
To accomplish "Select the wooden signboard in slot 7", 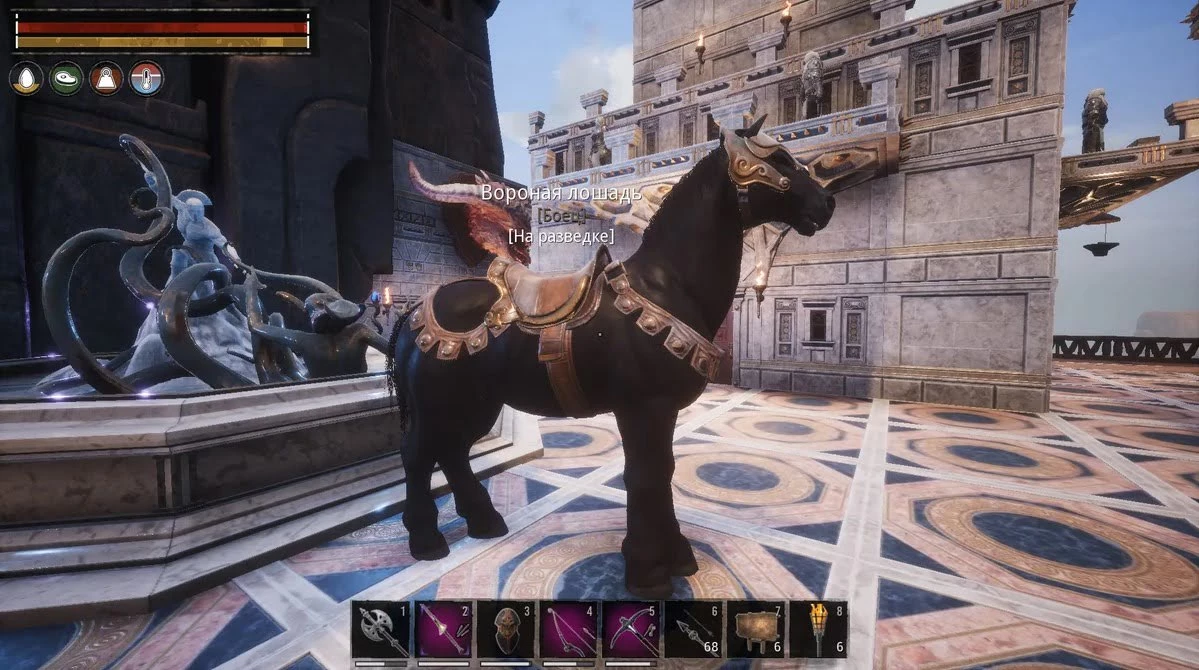I will [x=755, y=629].
